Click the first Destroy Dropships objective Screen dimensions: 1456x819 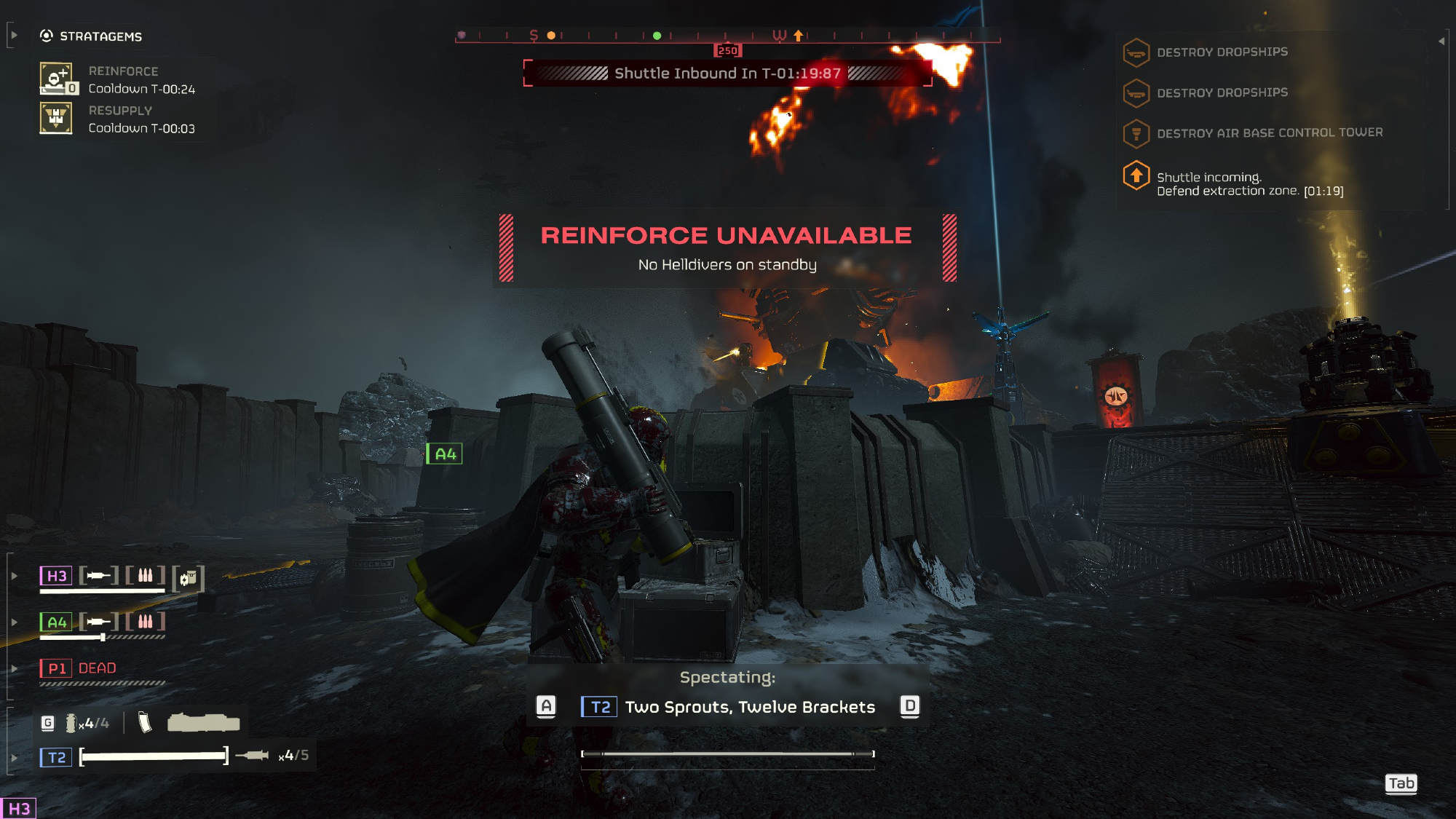[x=1222, y=52]
